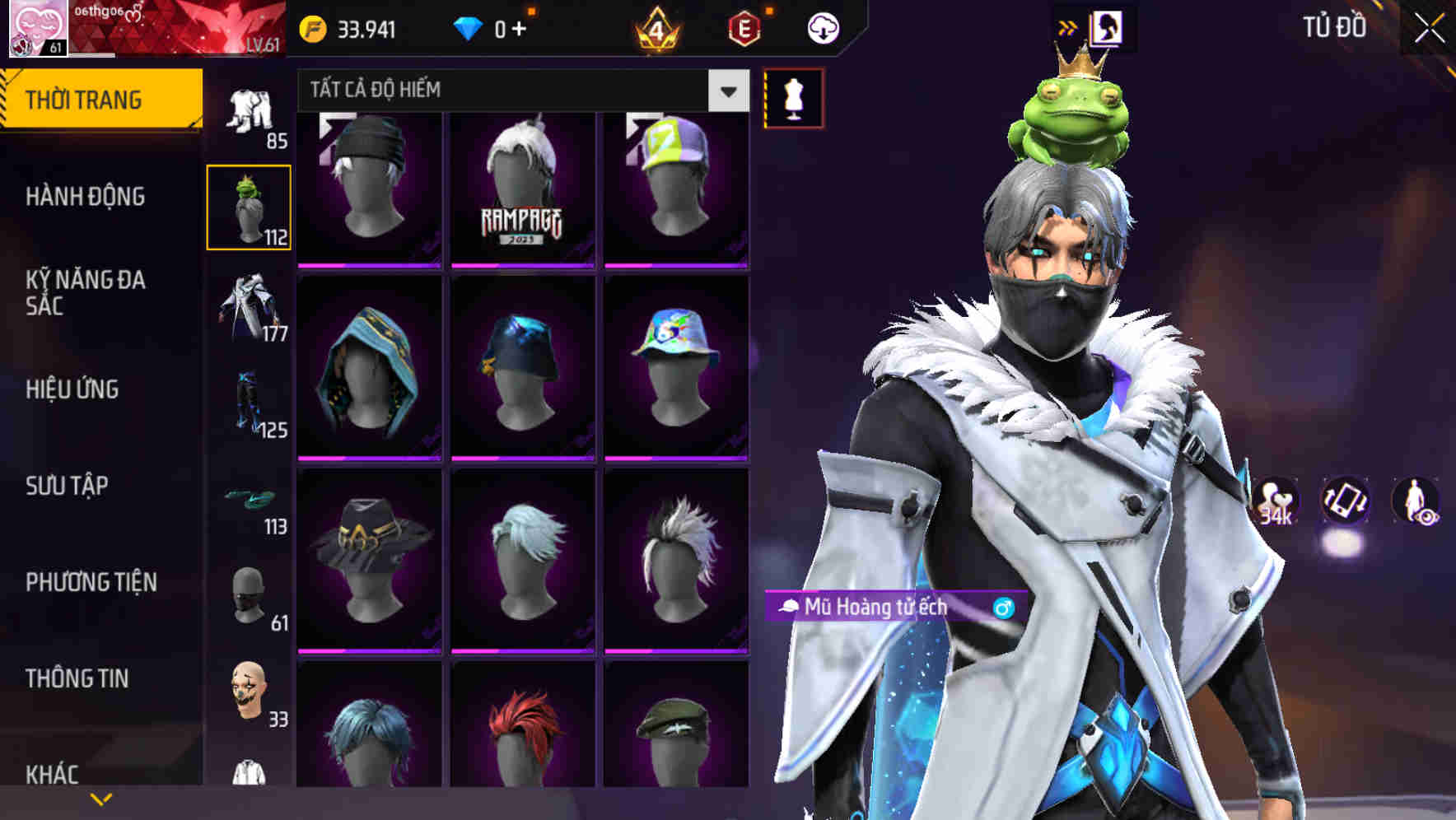Select the frog hat headwear category showing 112
1456x820 pixels.
pyautogui.click(x=250, y=206)
